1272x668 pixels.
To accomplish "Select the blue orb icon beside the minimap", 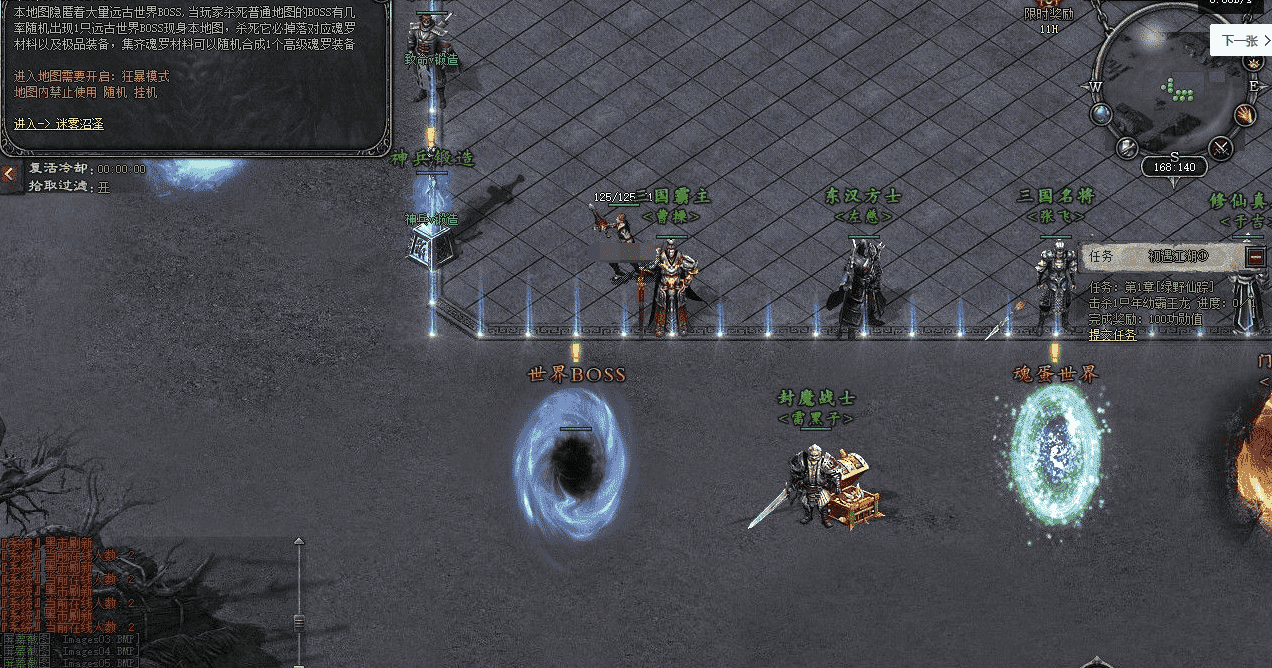I will [1102, 114].
